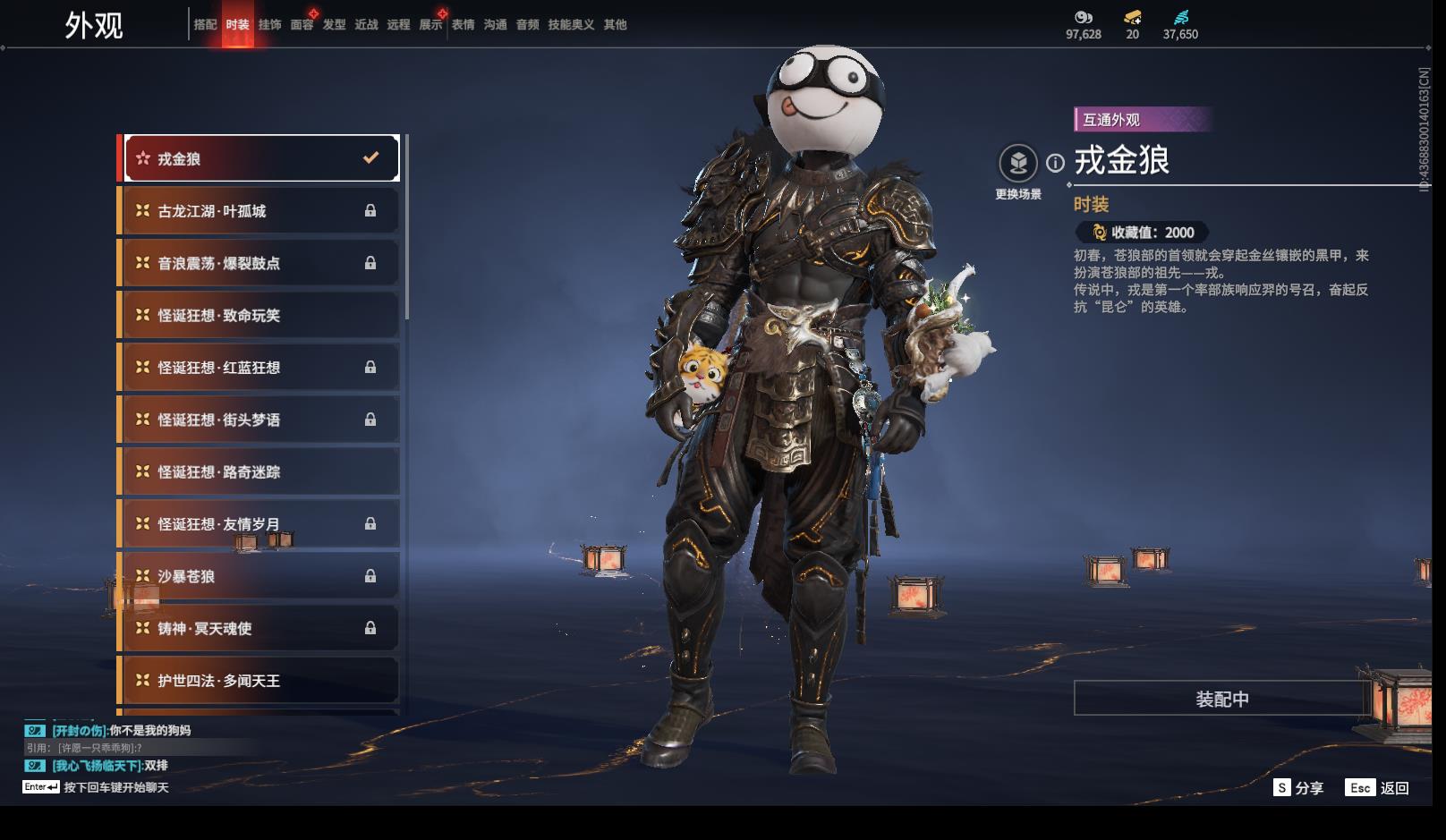Select the 护世四法·多闻天王 outfit
1446x840 pixels.
point(260,681)
